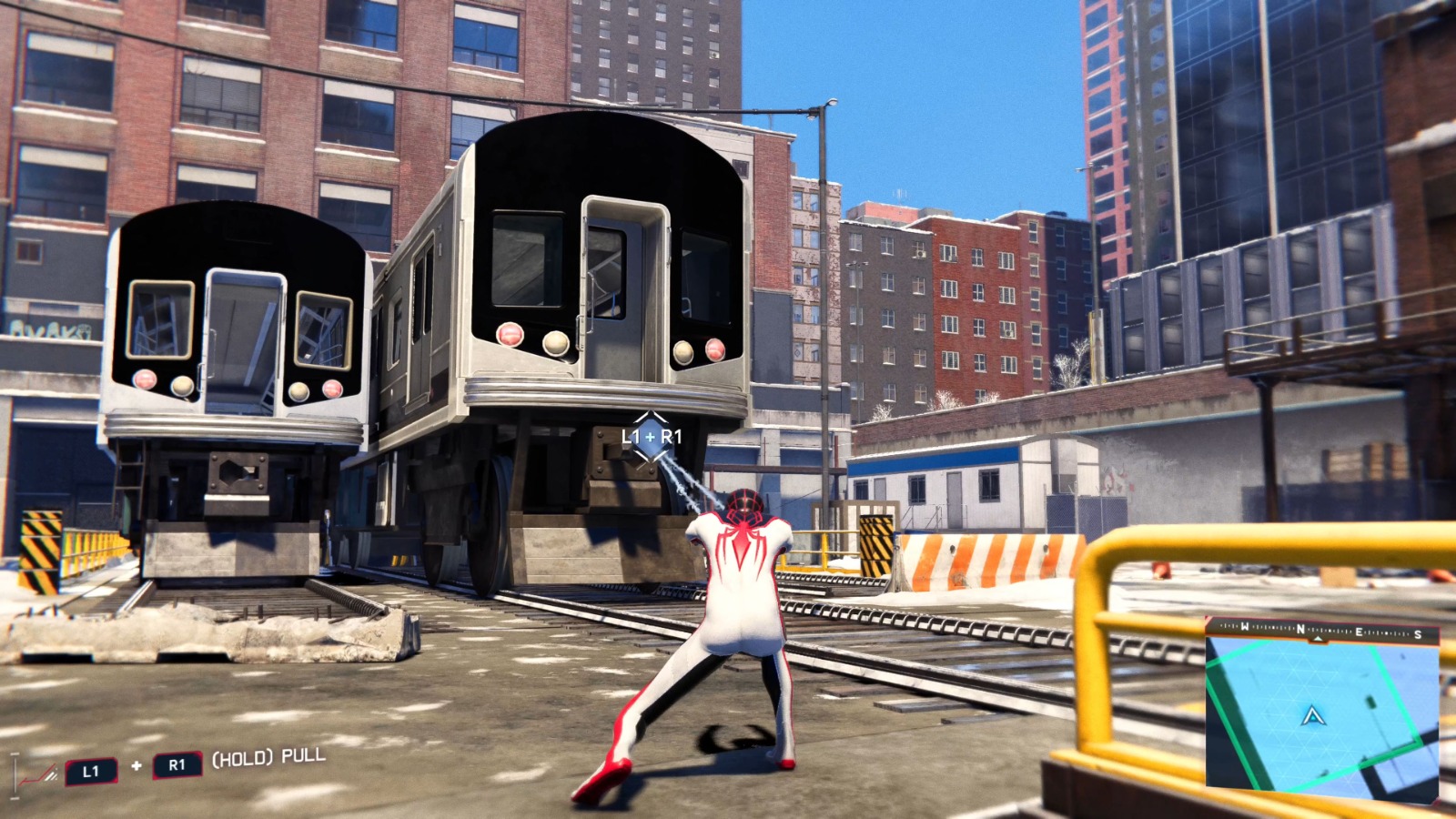Viewport: 1456px width, 819px height.
Task: Click the player arrow on the minimap
Action: (1313, 717)
